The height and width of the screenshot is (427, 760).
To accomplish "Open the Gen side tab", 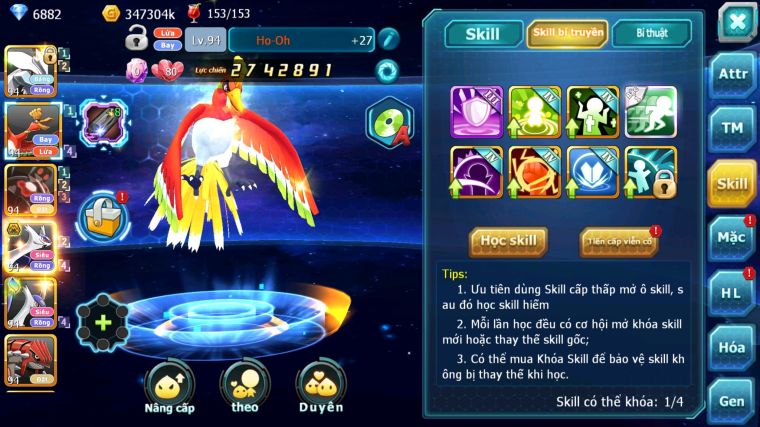I will click(732, 400).
